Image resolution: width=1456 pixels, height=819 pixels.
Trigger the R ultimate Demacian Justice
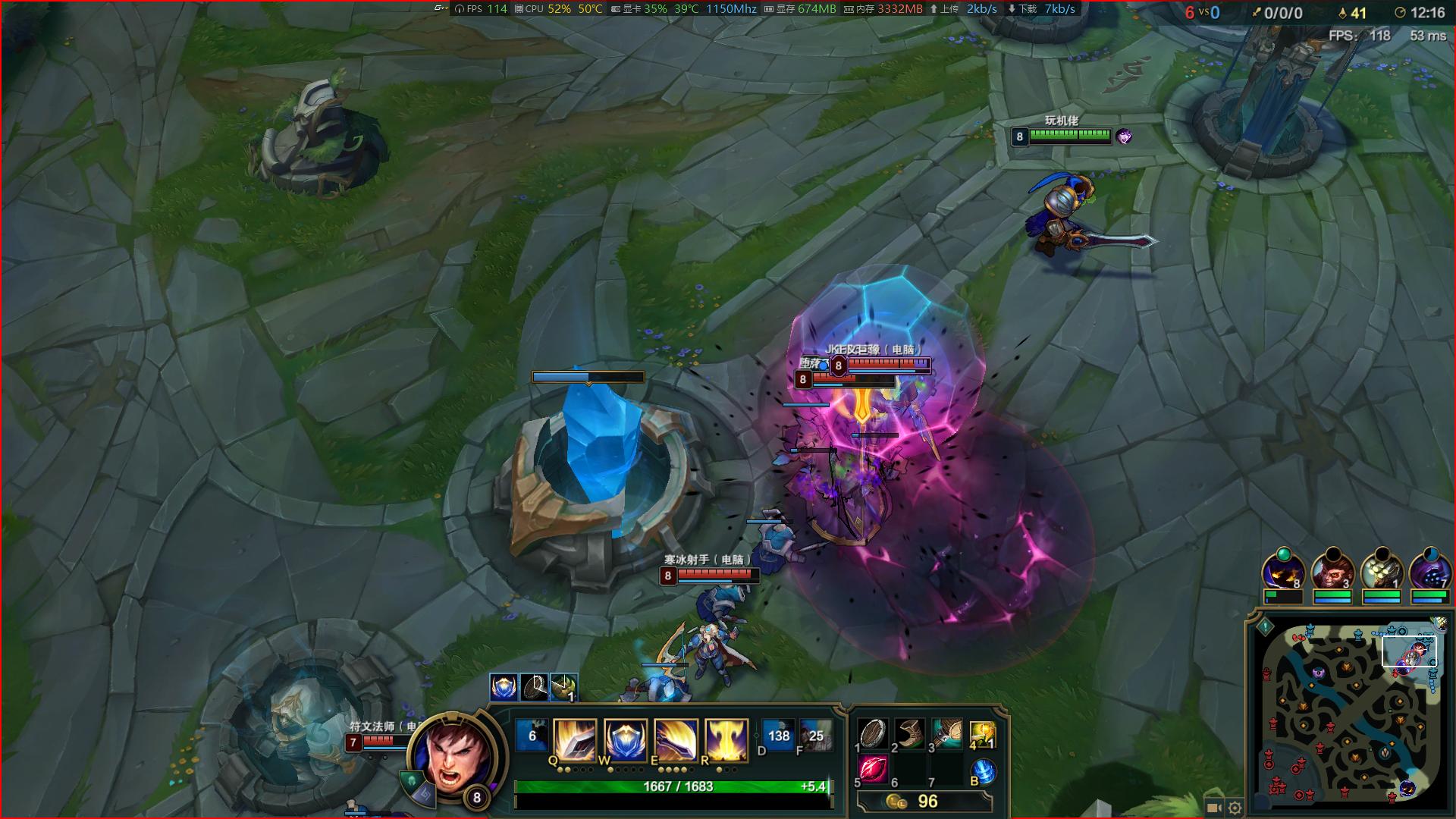[x=727, y=740]
